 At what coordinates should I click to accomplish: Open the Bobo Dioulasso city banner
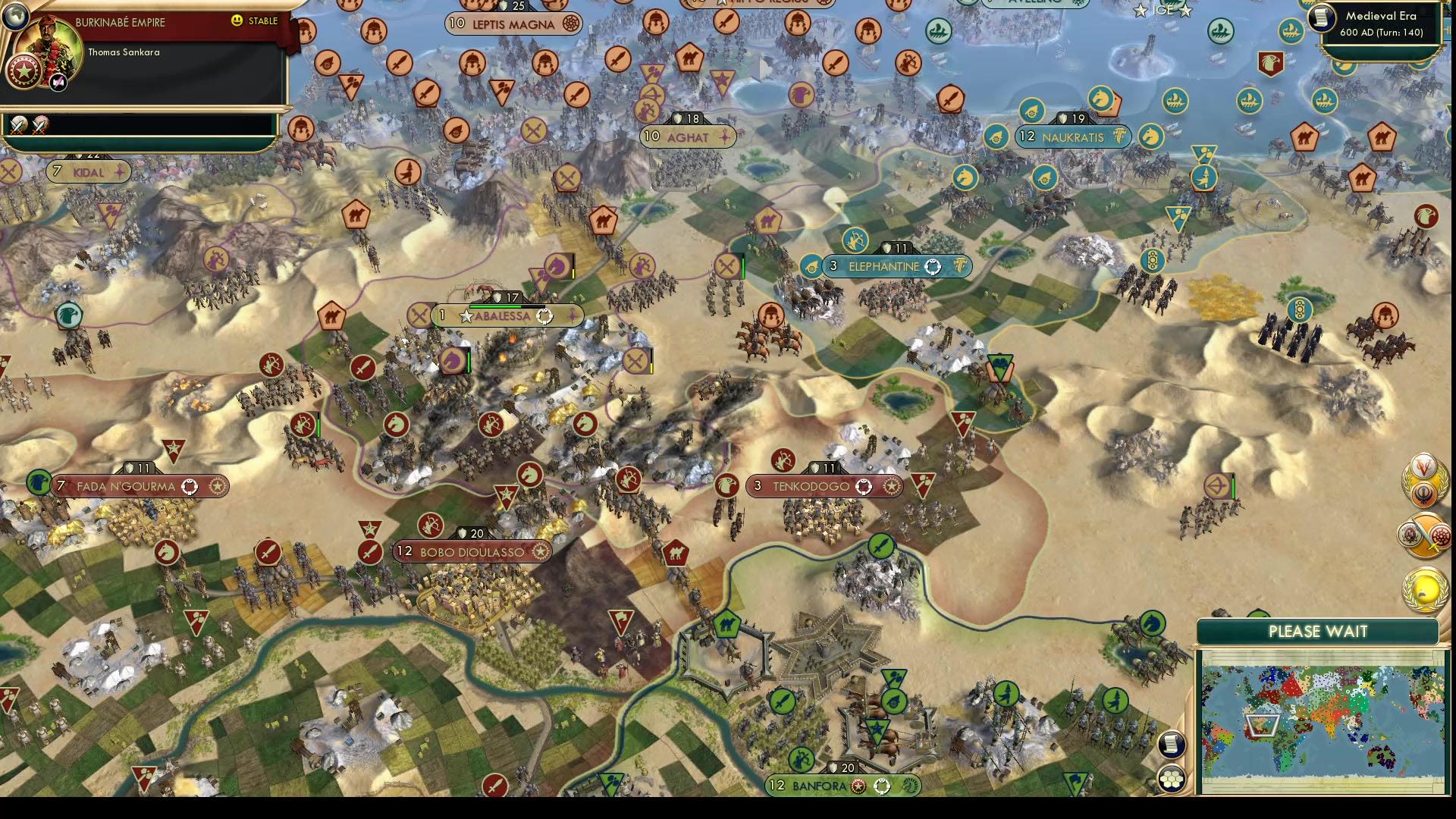tap(472, 552)
